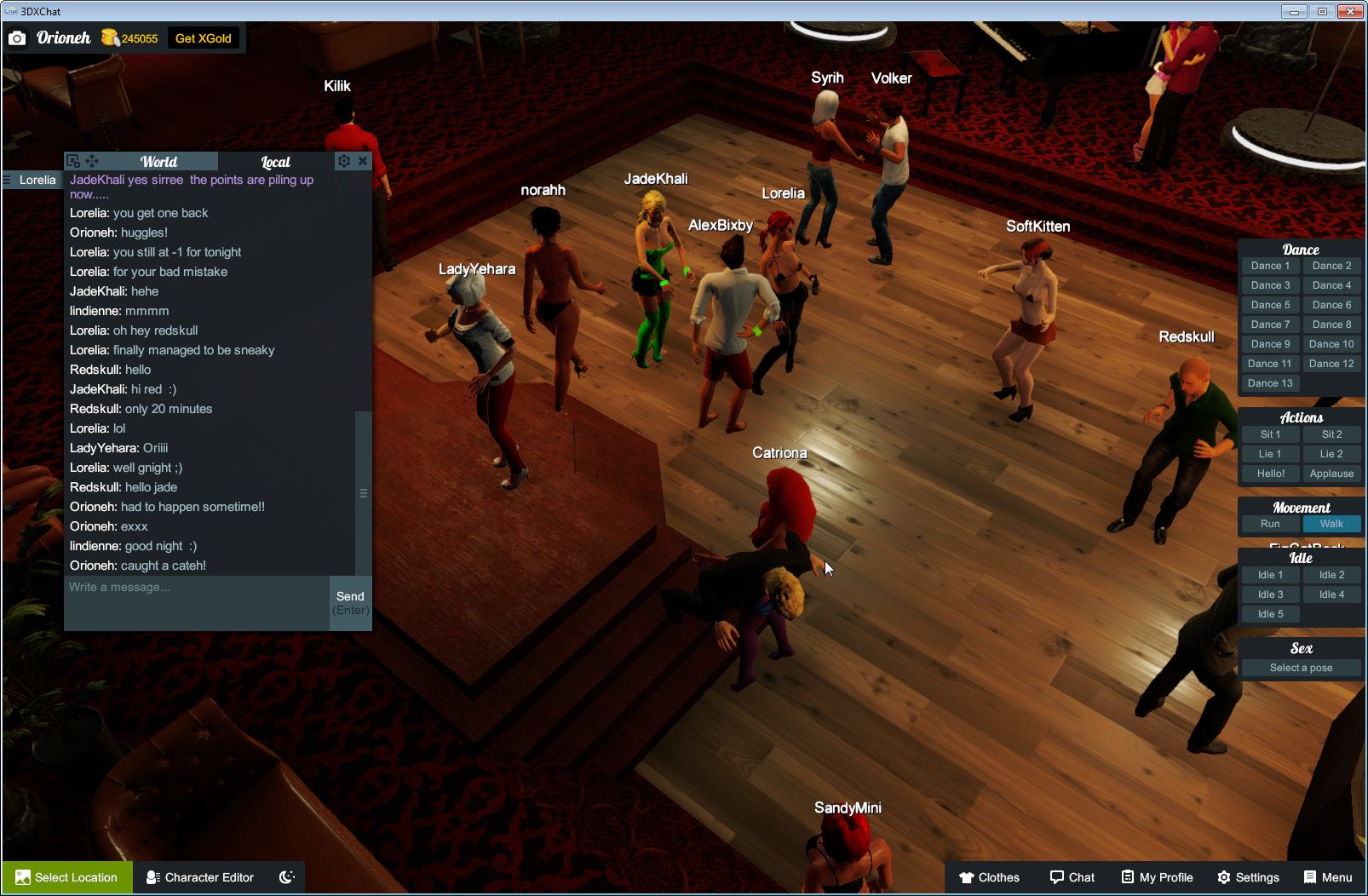Viewport: 1368px width, 896px height.
Task: Take a screenshot using the camera icon
Action: click(x=17, y=37)
